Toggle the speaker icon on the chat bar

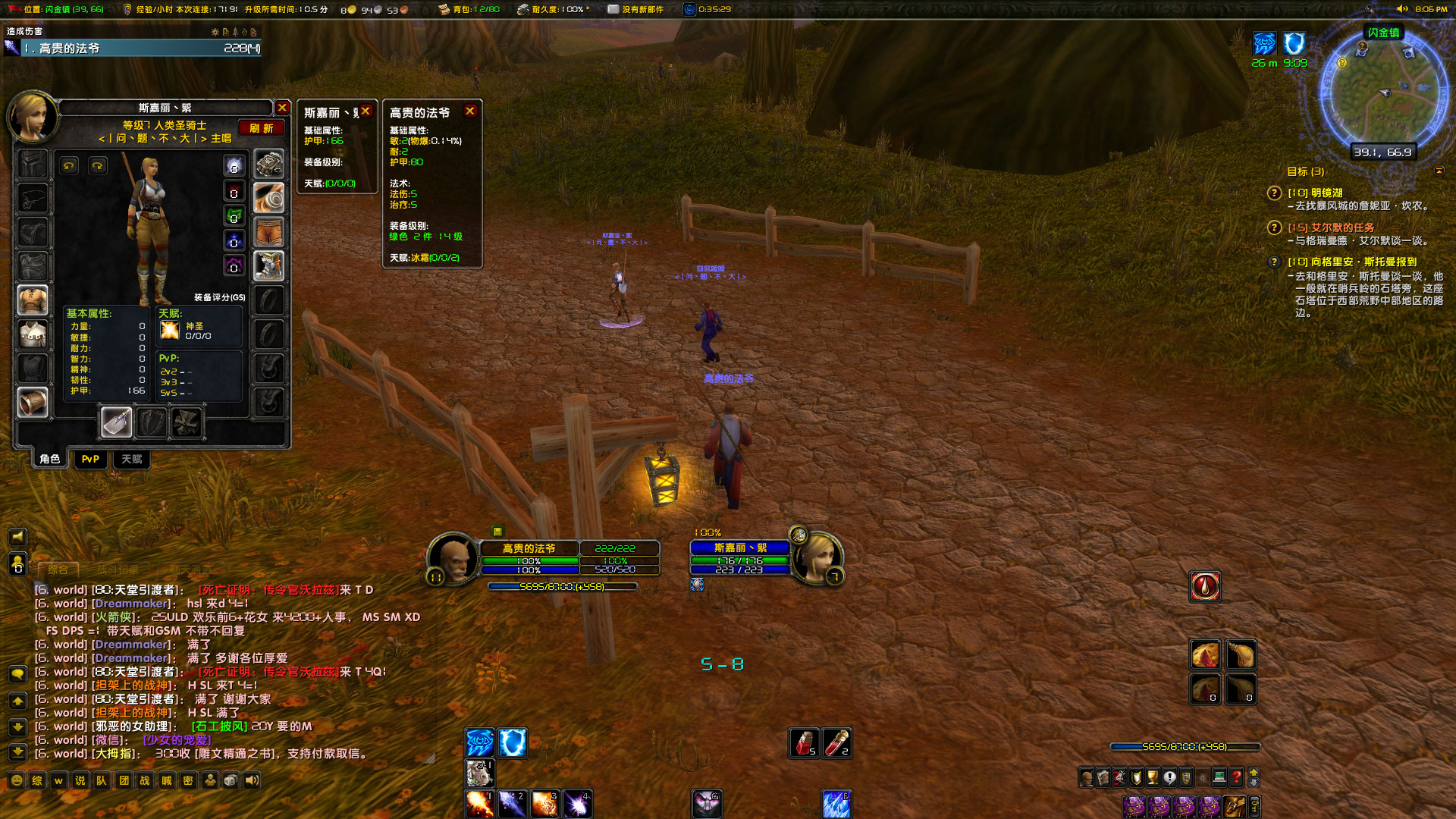(x=251, y=780)
